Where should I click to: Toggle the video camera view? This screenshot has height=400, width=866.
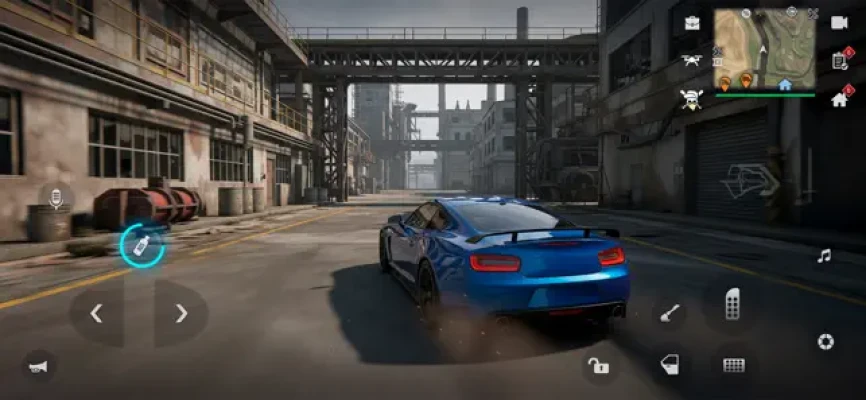click(x=839, y=23)
